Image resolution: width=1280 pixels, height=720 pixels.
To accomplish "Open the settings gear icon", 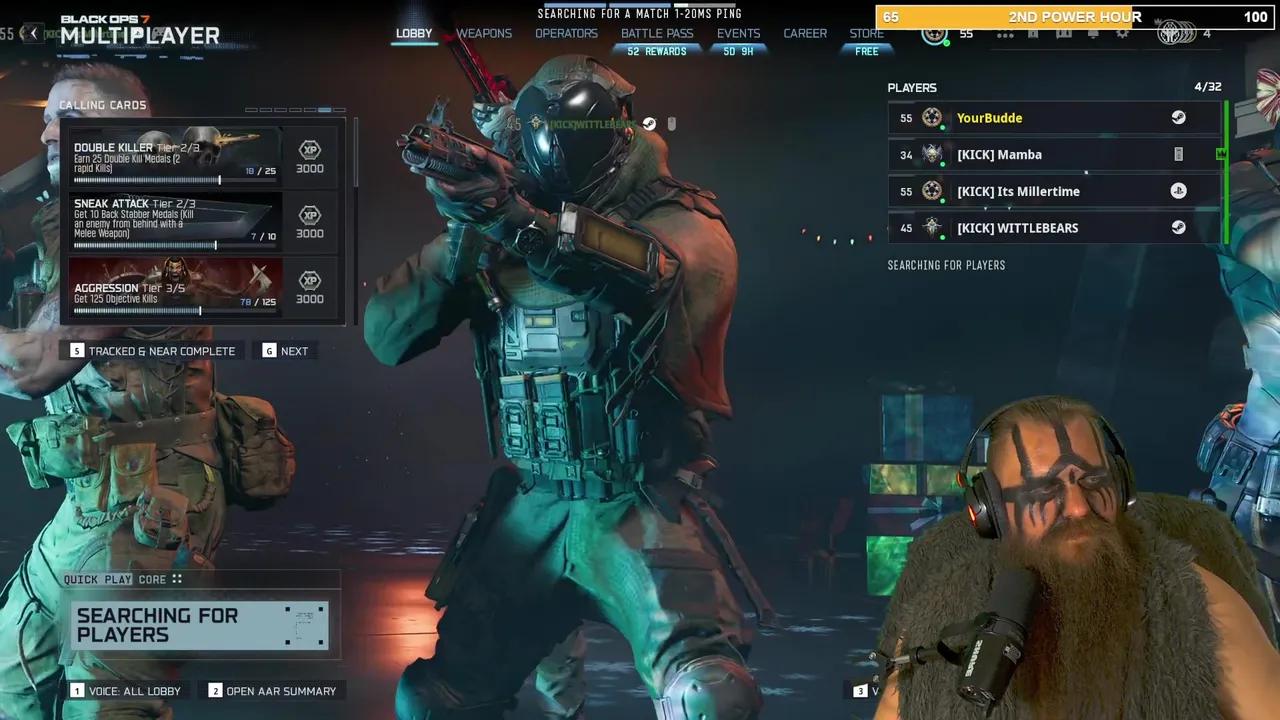I will tap(1121, 33).
